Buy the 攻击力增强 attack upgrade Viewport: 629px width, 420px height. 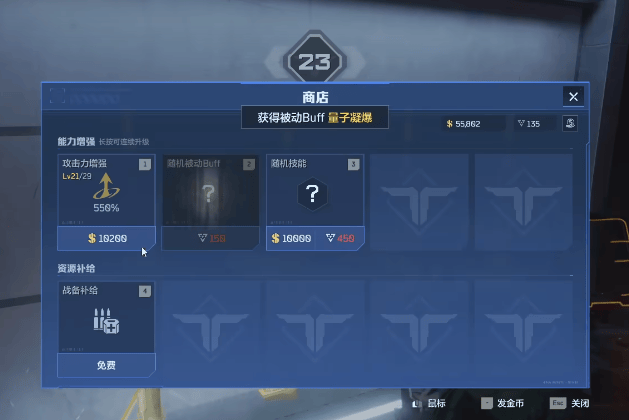(x=106, y=238)
